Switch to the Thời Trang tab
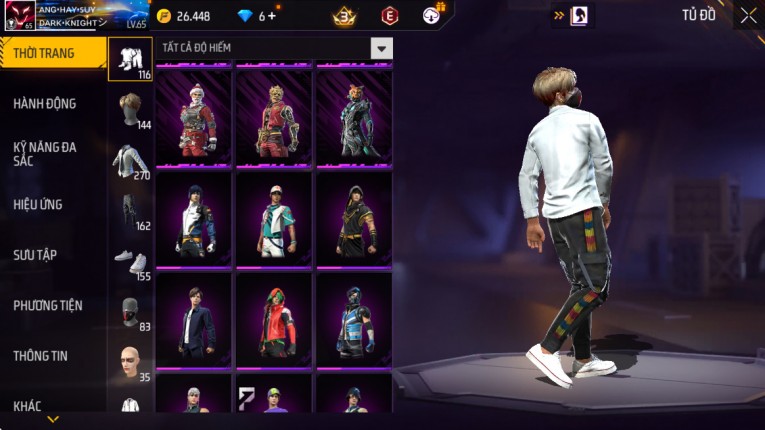This screenshot has width=765, height=430. pyautogui.click(x=52, y=53)
